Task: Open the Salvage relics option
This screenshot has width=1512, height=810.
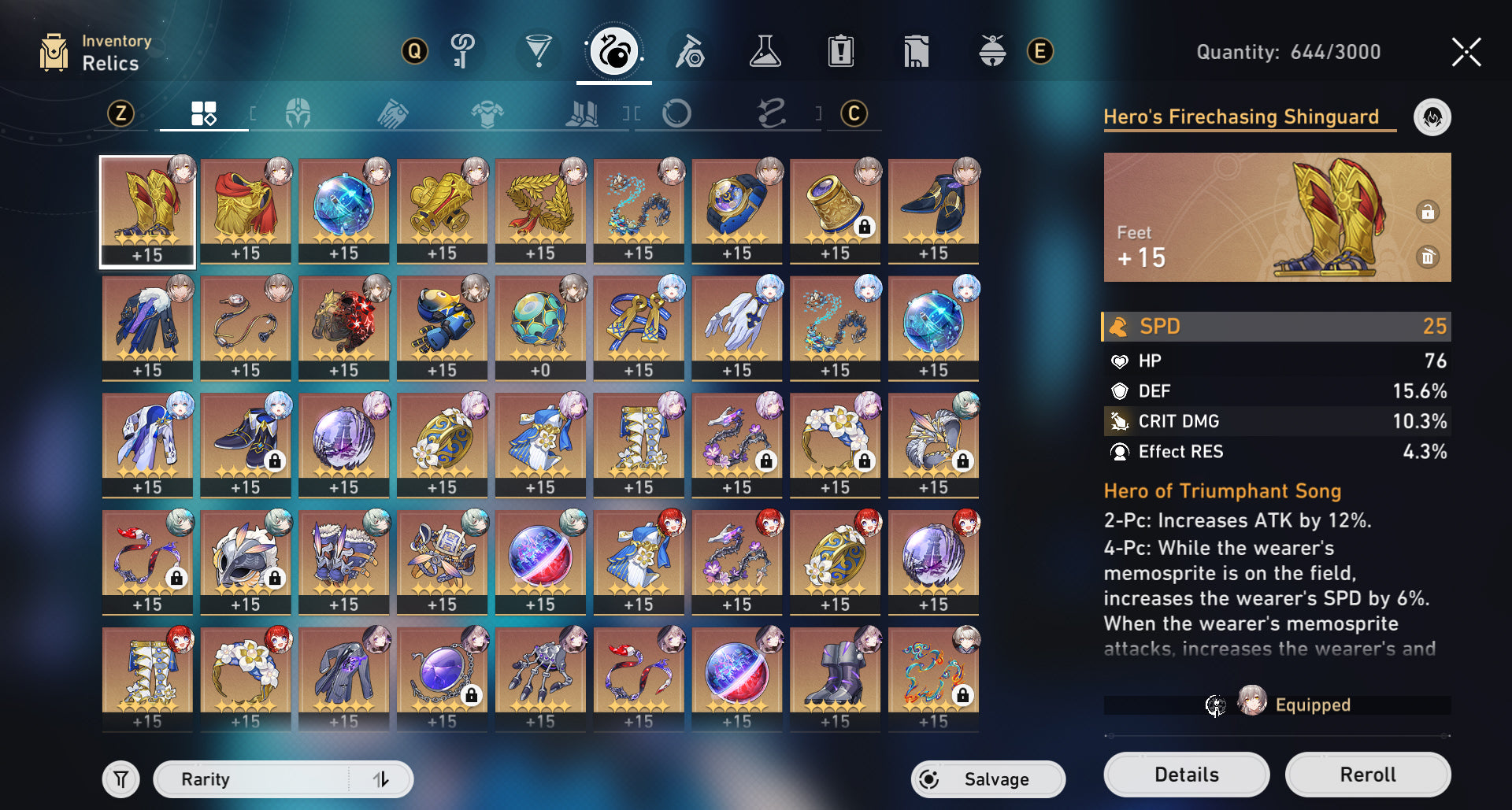Action: point(988,779)
